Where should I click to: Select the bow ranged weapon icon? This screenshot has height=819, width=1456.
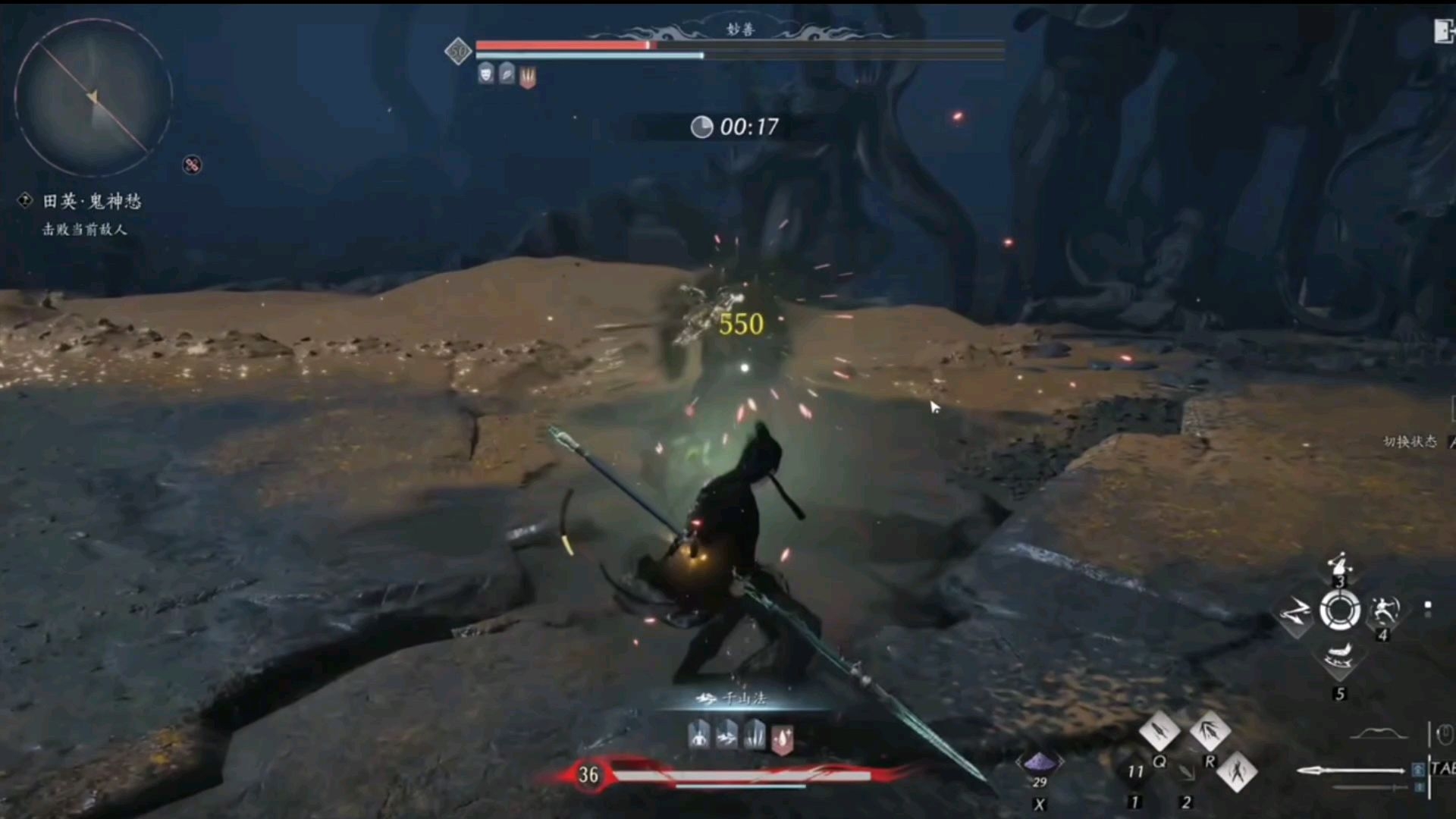coord(1379,733)
